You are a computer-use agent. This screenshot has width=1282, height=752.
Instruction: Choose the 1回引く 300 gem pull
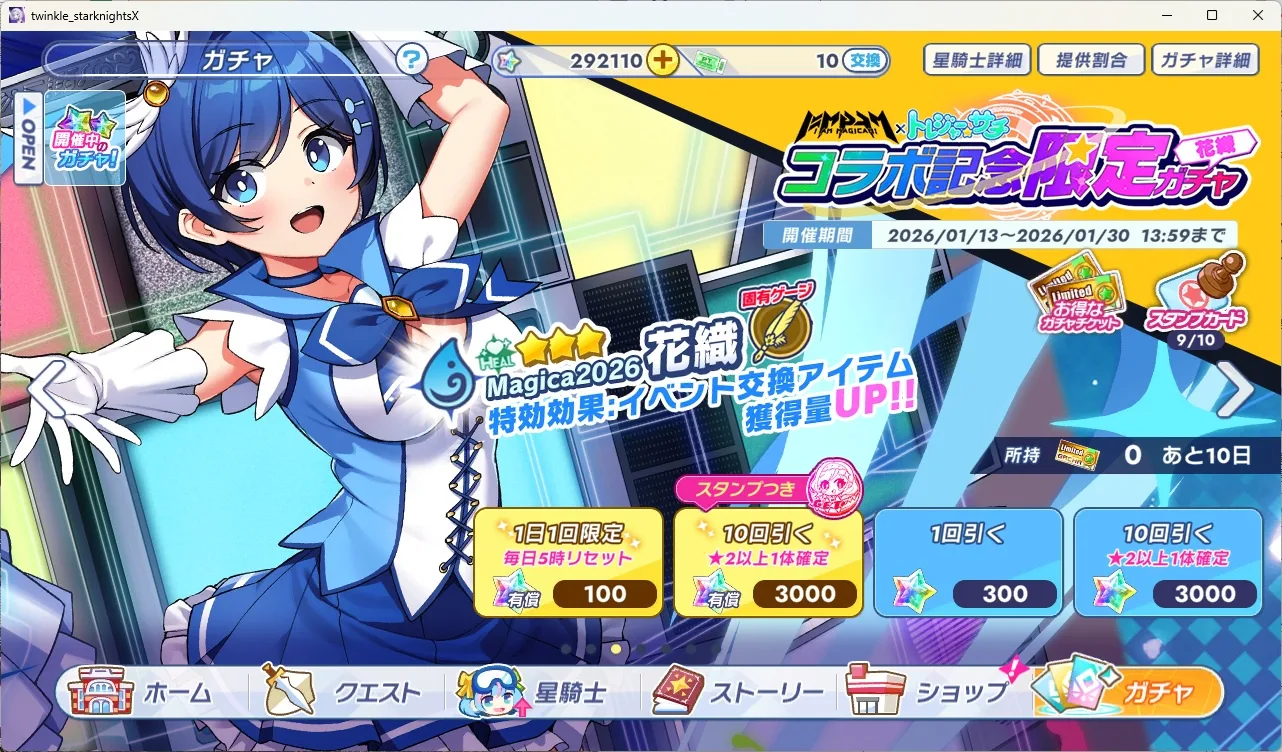tap(968, 562)
